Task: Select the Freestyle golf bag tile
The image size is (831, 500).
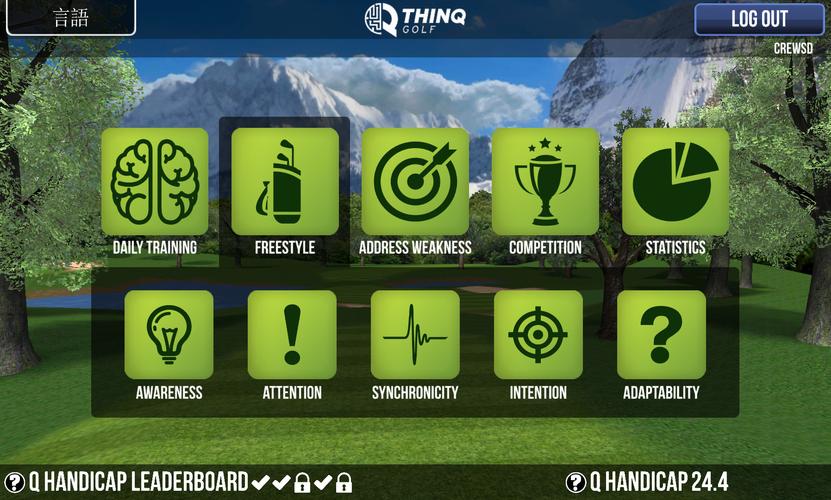Action: (x=285, y=182)
